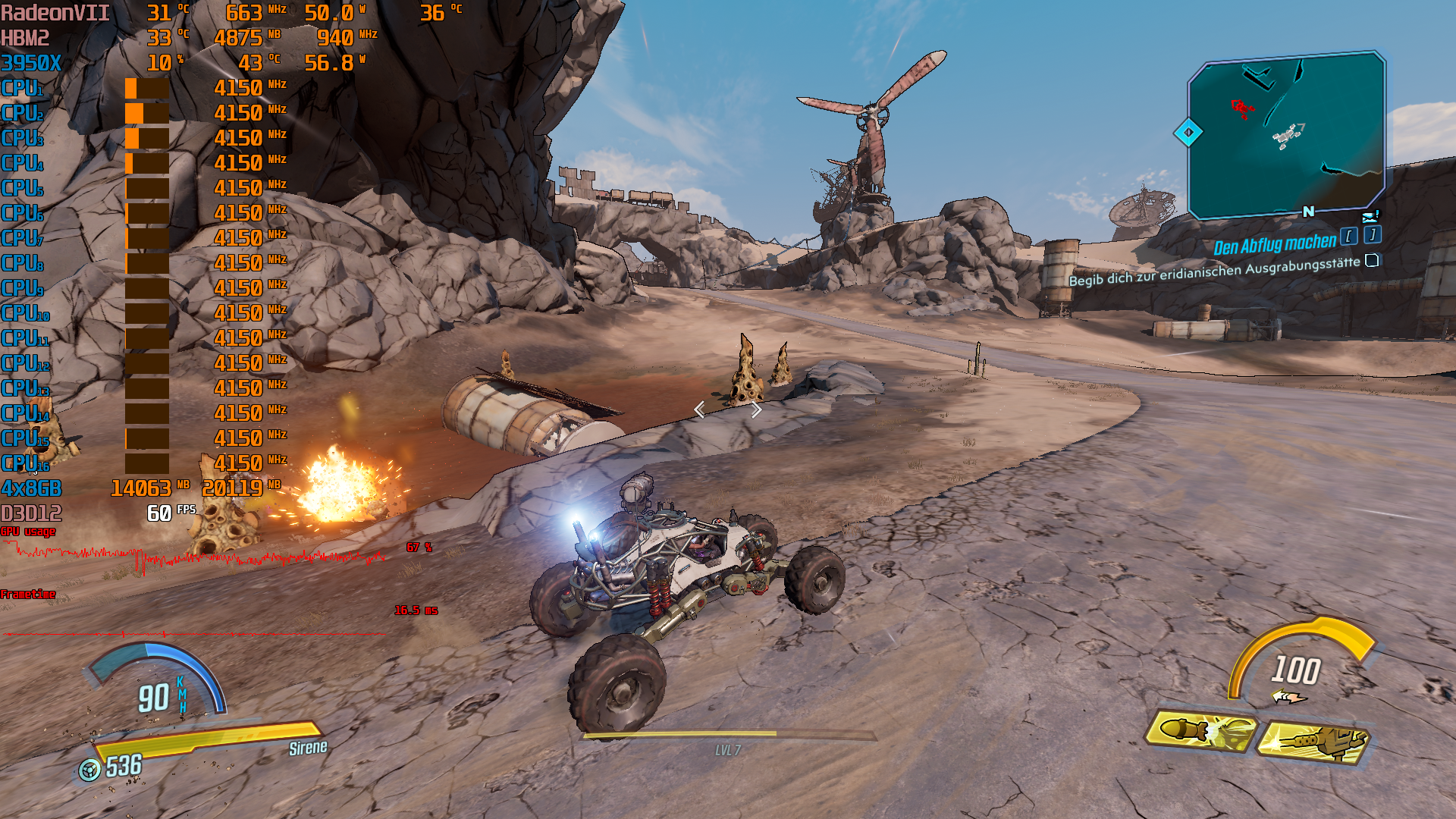Toggle the left bracket of quest tracker
This screenshot has width=1456, height=819.
click(x=1349, y=237)
